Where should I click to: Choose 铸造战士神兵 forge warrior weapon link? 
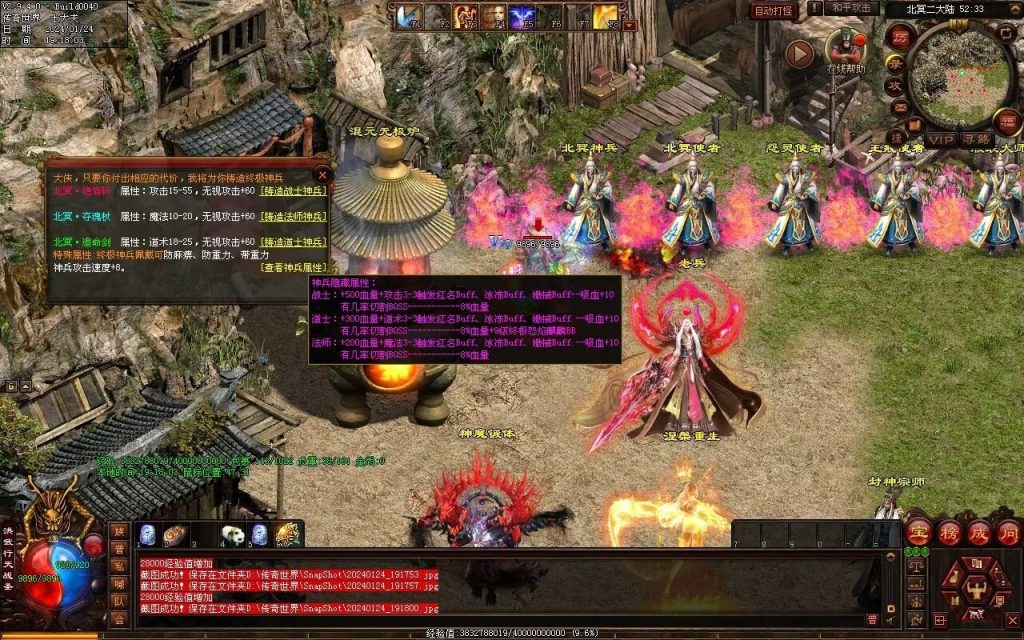pyautogui.click(x=293, y=190)
